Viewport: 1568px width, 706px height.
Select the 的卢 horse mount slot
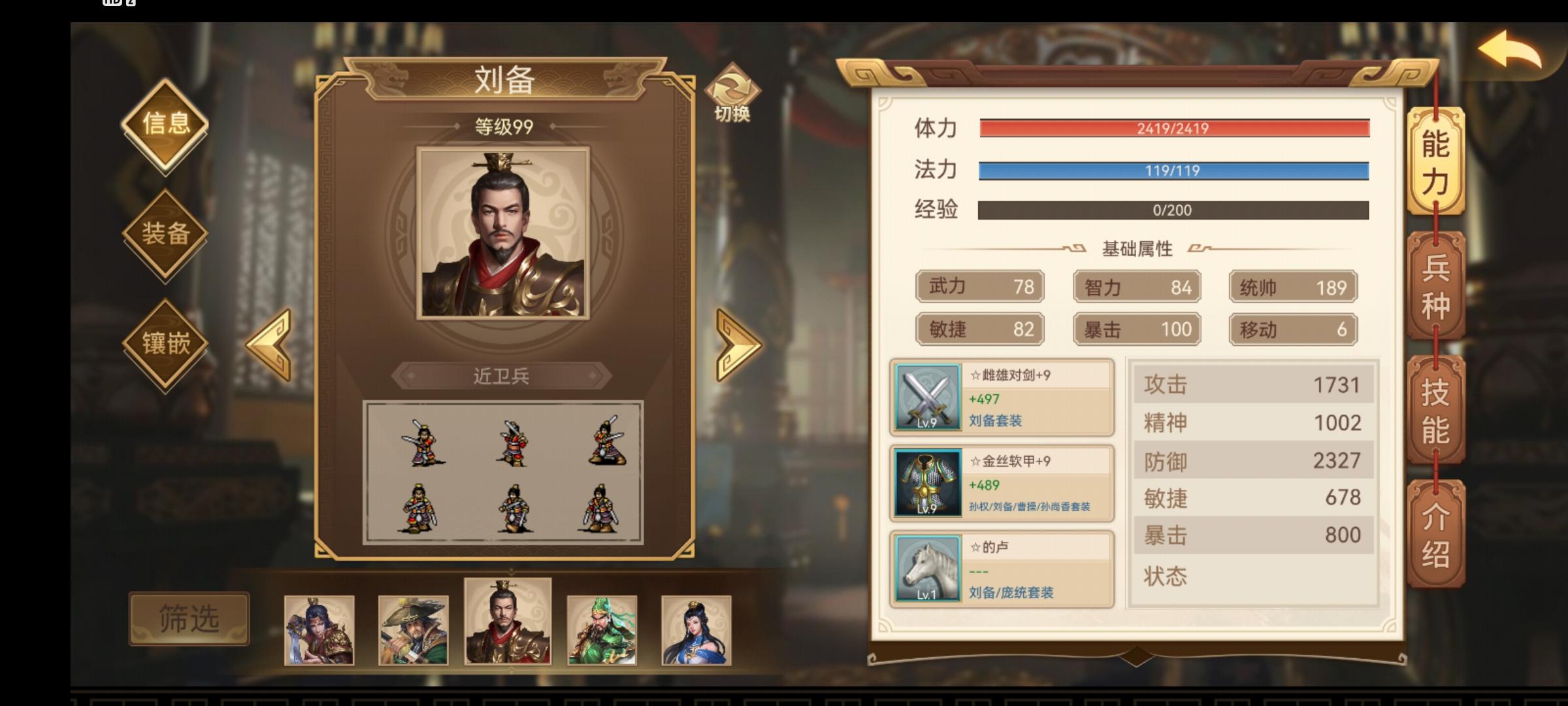[1002, 569]
